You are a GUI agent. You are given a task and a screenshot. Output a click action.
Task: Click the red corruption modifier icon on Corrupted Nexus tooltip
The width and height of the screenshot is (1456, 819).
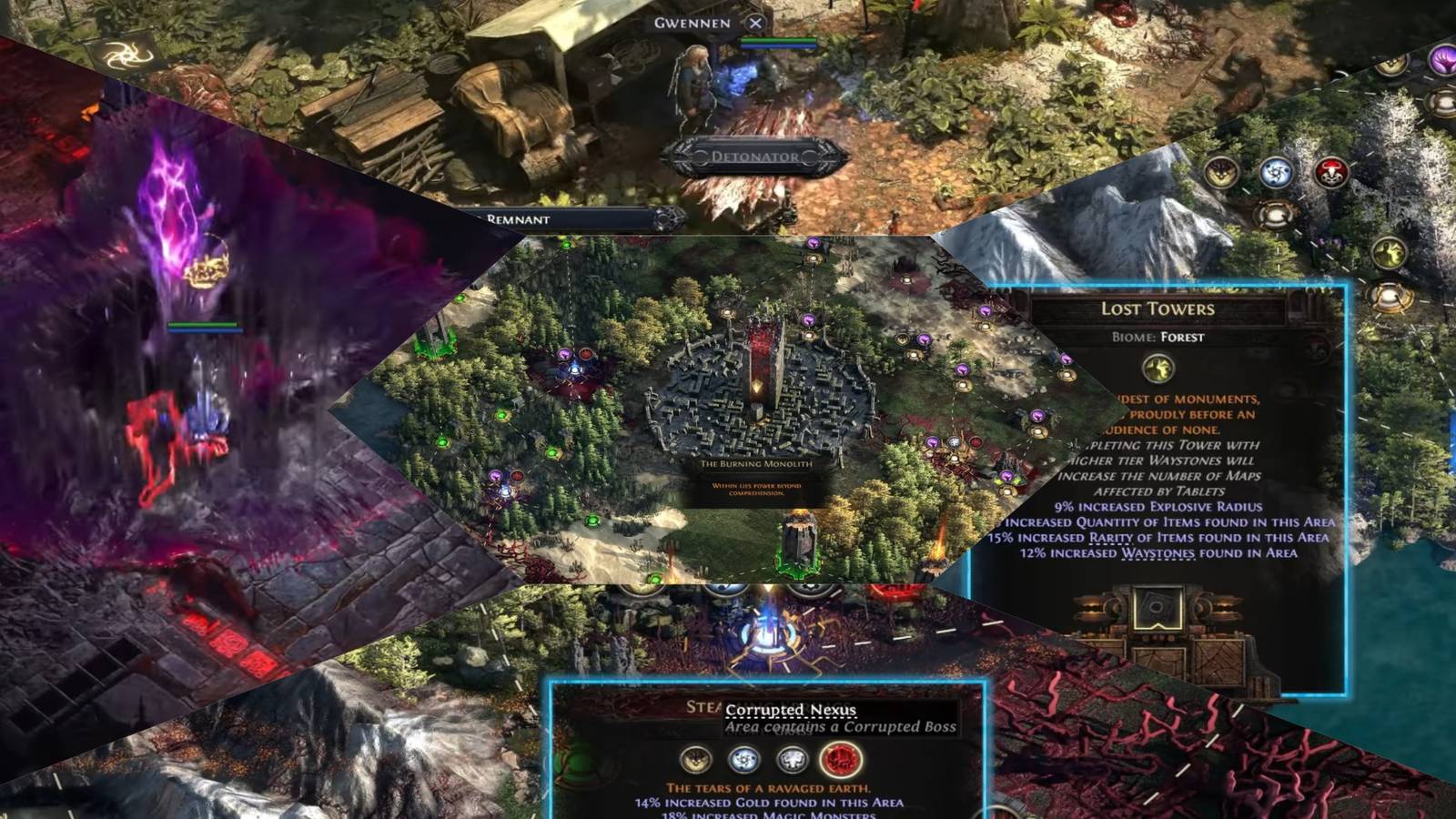tap(837, 760)
